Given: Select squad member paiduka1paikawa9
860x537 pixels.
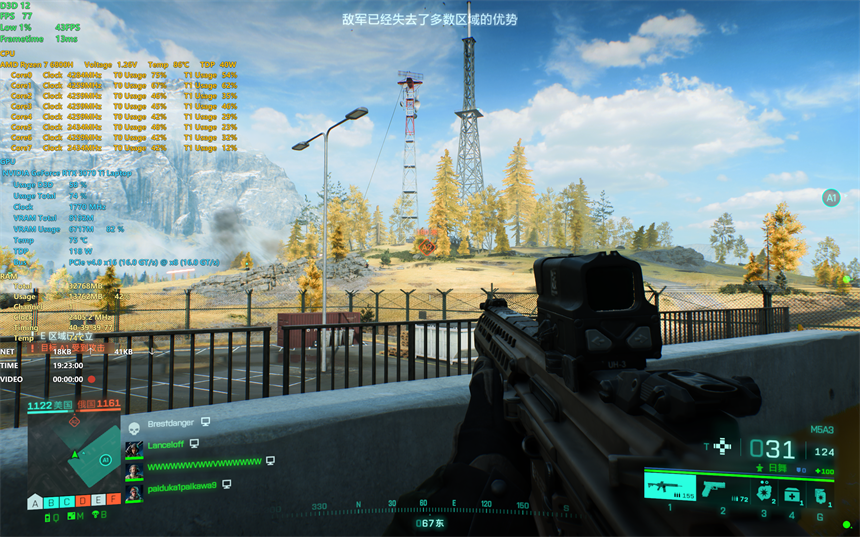Looking at the screenshot, I should pos(181,485).
